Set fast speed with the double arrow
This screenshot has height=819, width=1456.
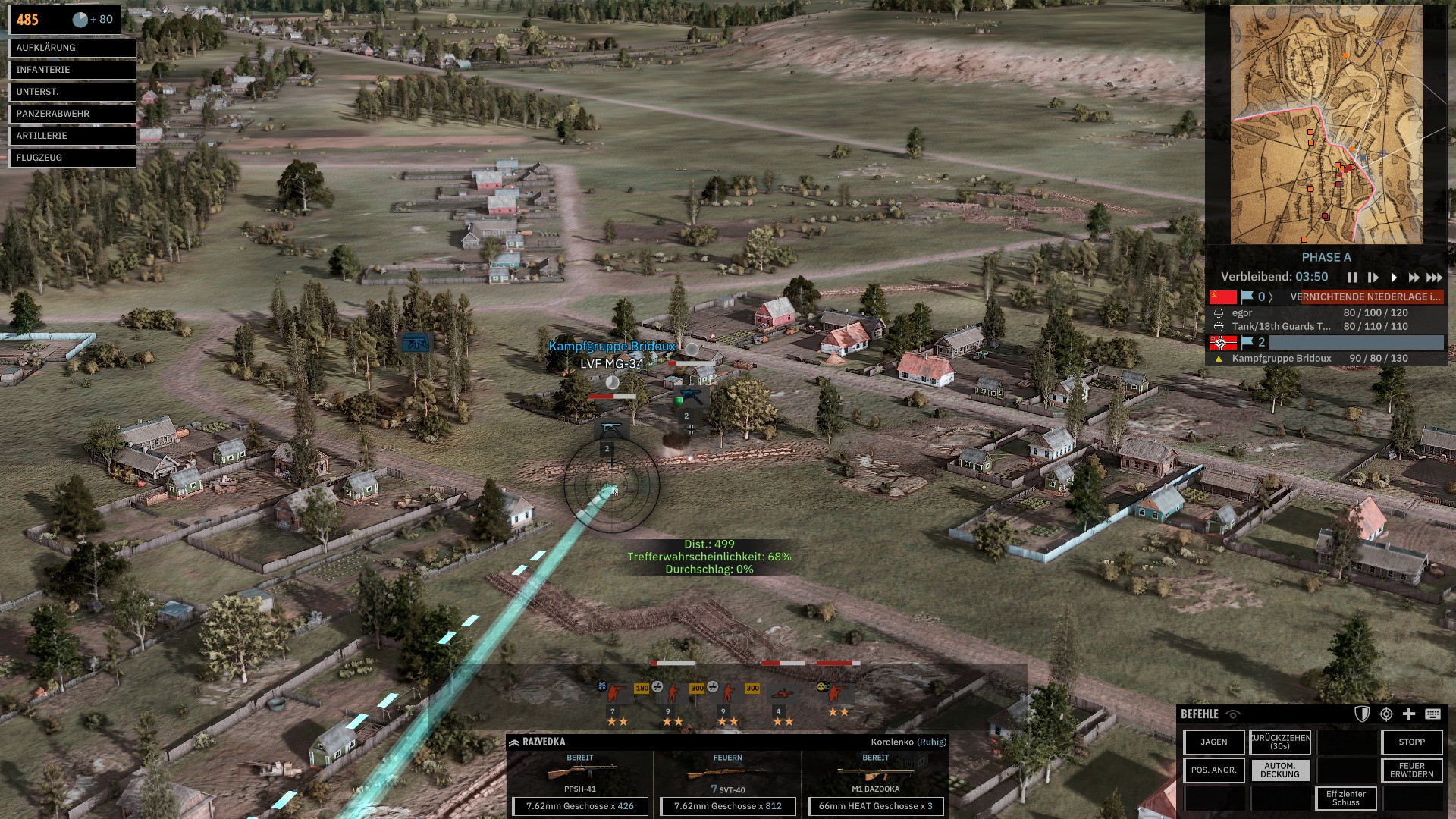point(1414,278)
